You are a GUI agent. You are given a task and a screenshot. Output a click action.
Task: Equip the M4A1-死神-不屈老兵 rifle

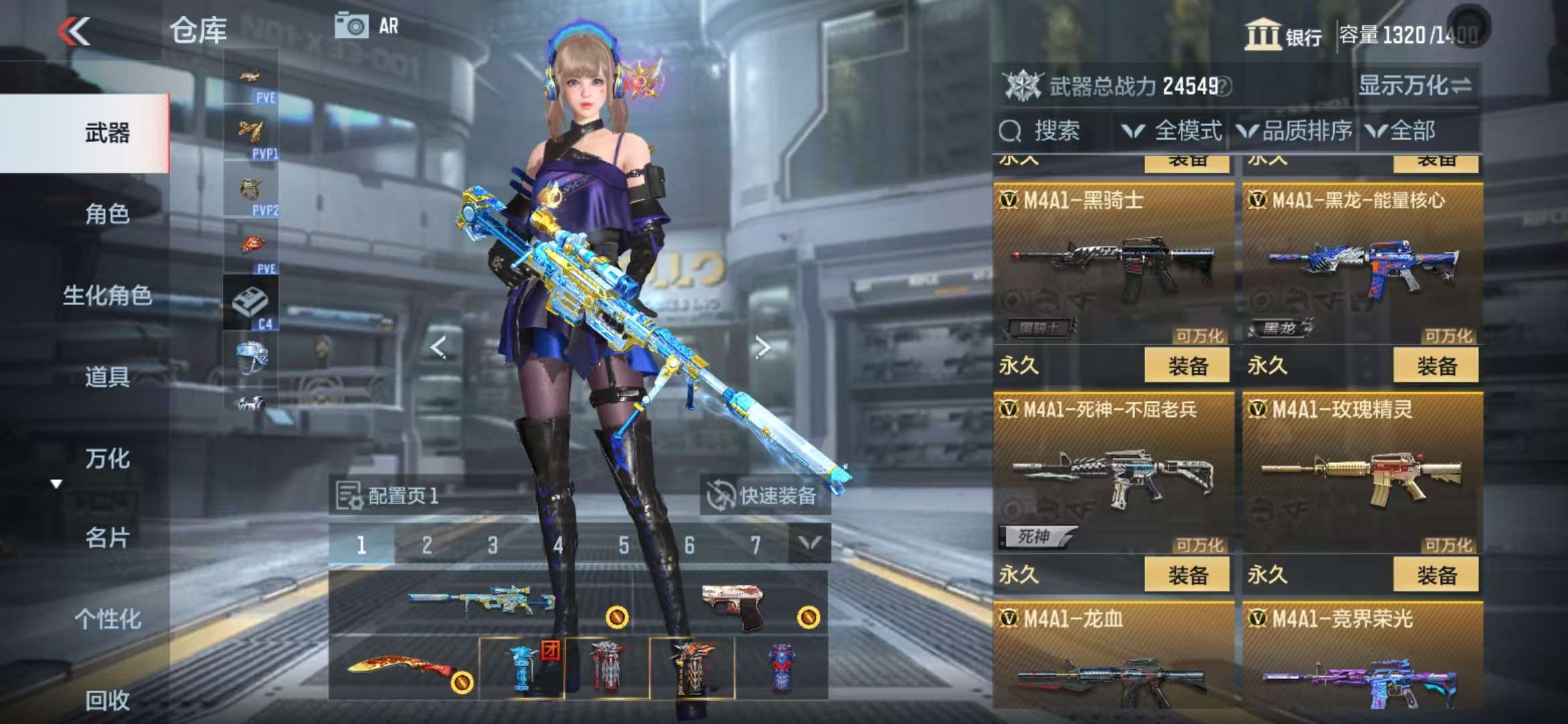click(1187, 575)
